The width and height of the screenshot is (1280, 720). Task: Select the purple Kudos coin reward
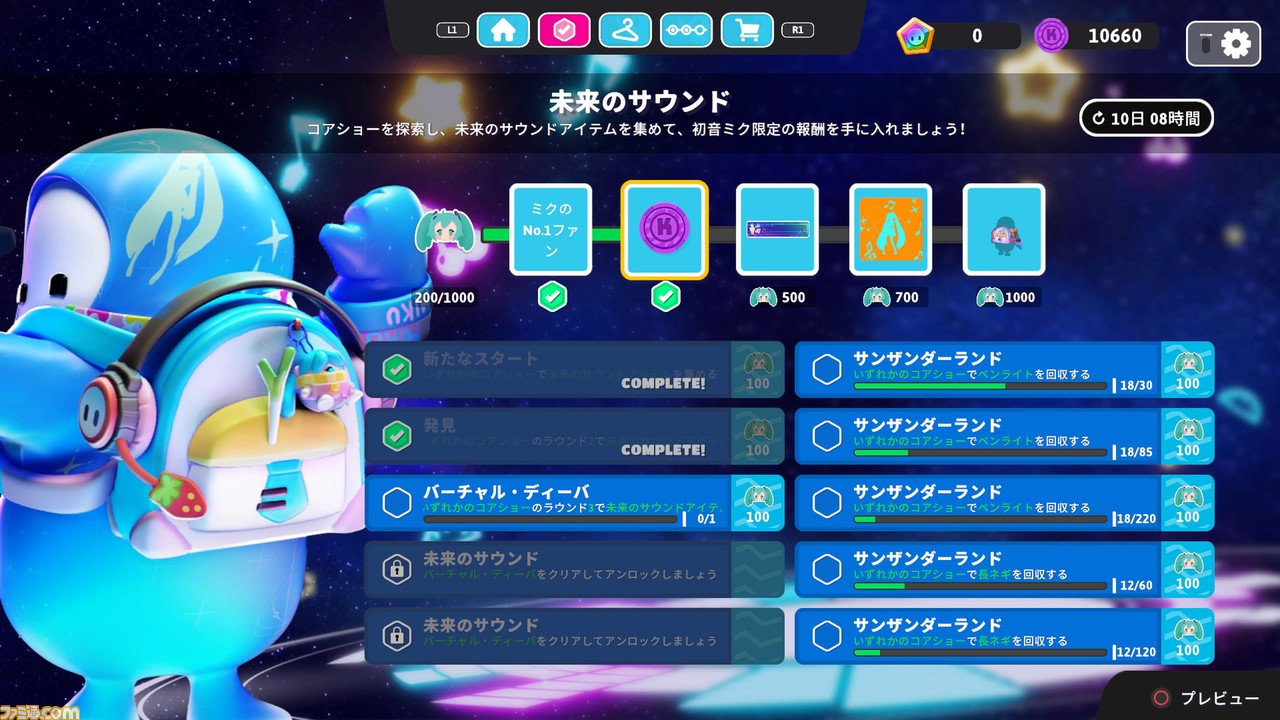tap(665, 230)
